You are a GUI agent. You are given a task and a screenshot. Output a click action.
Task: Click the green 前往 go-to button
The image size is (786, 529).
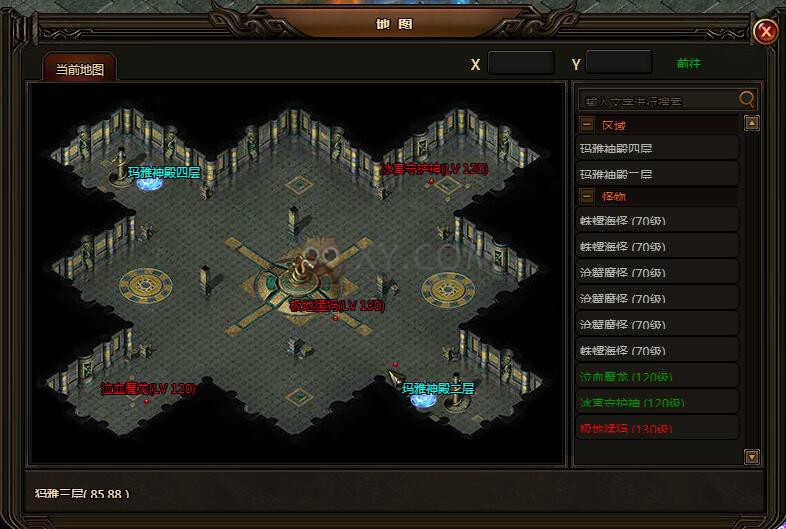click(x=689, y=64)
